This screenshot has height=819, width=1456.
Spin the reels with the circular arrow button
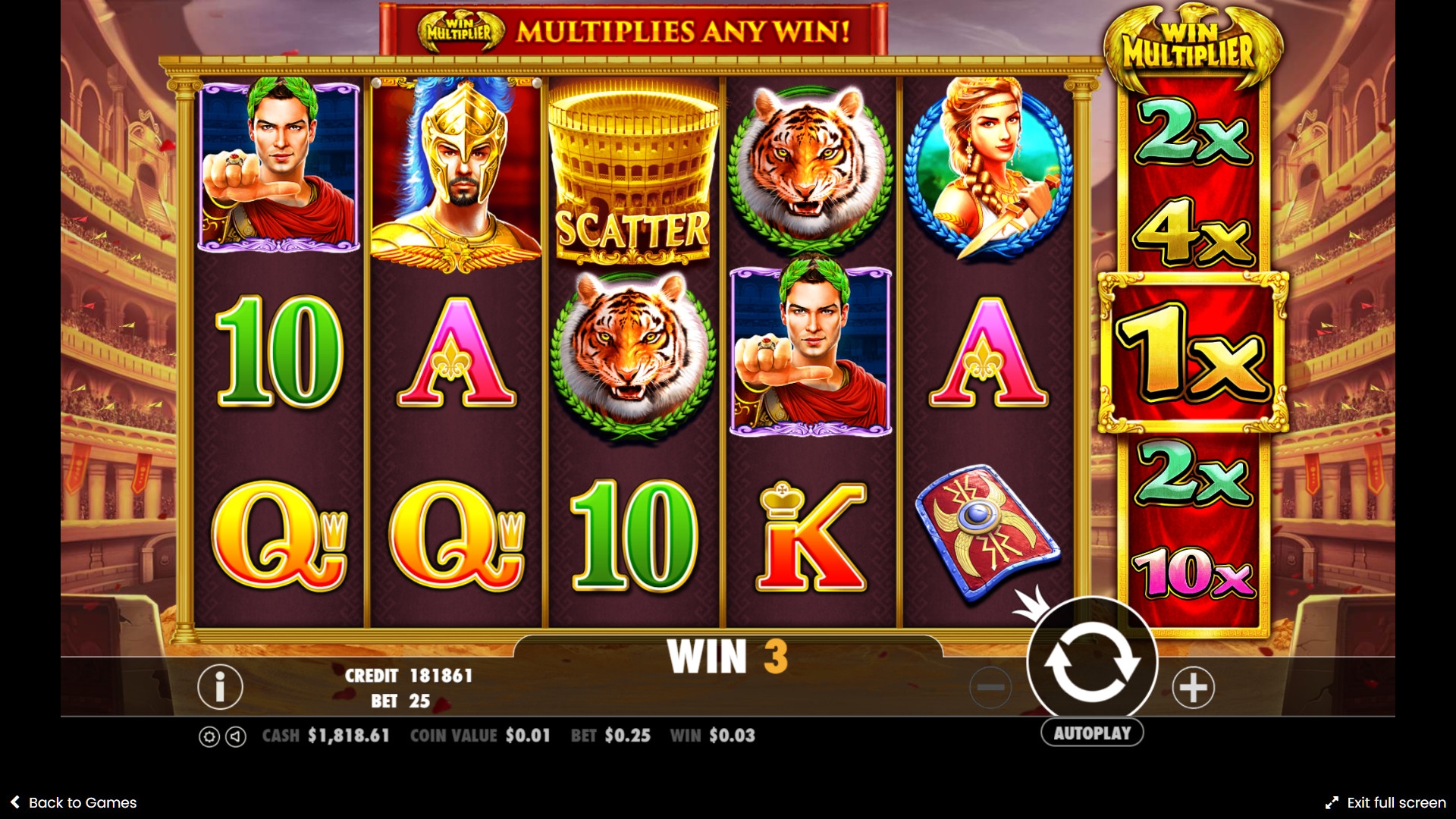pos(1092,661)
